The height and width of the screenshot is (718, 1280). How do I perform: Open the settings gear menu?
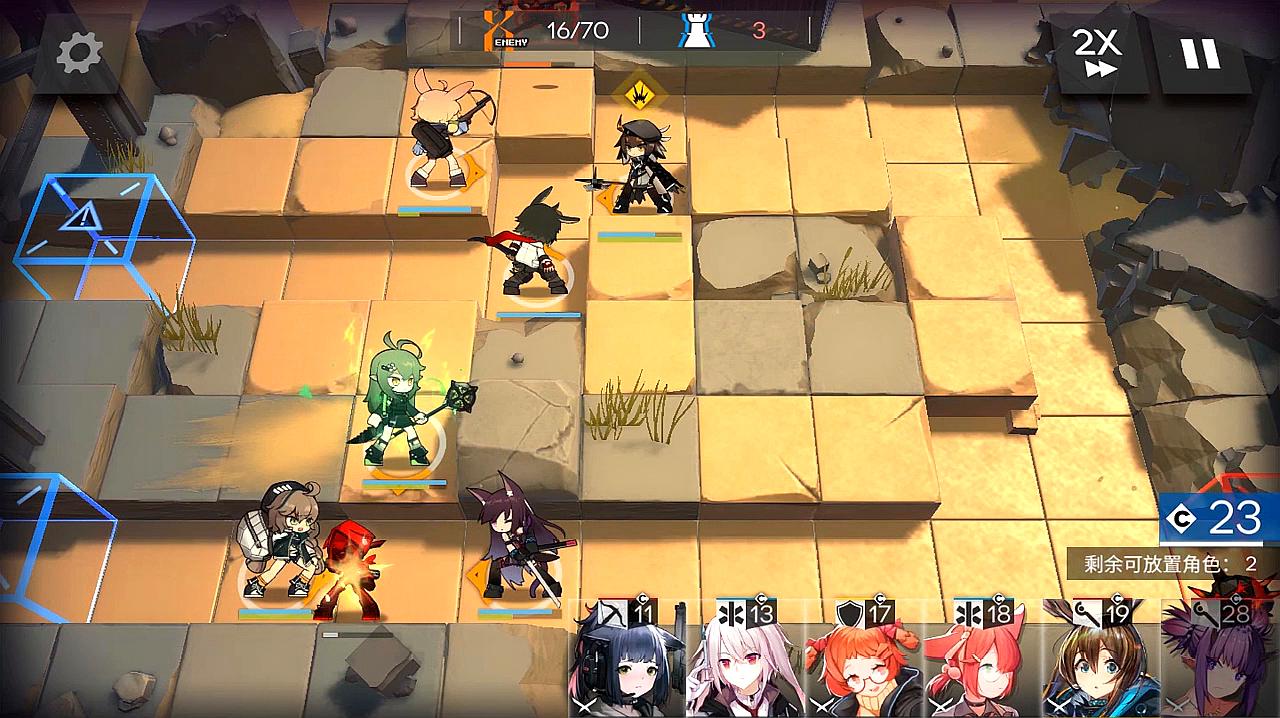click(79, 53)
